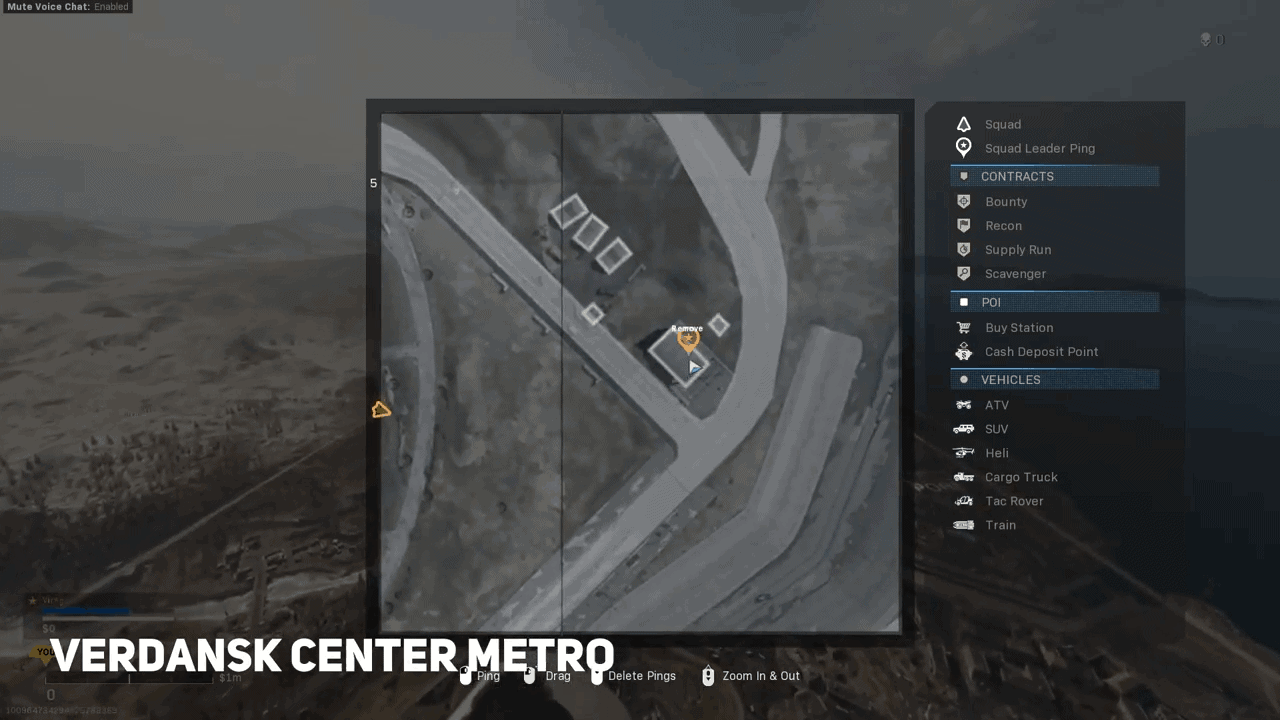
Task: Click the Remove ping marker on the map
Action: coord(687,338)
